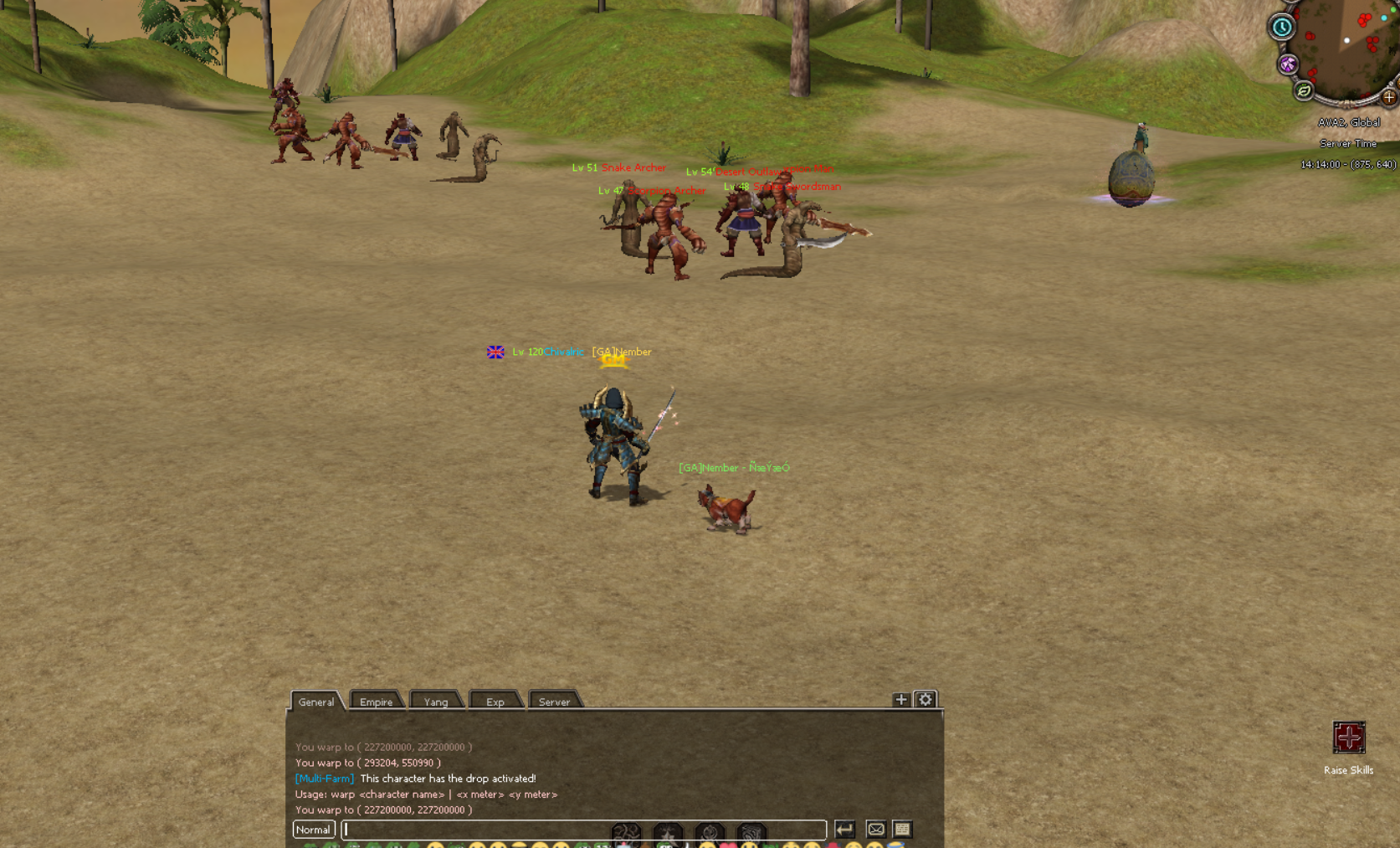Screen dimensions: 1400x848
Task: Send the message with the enter-arrow icon
Action: click(x=845, y=830)
